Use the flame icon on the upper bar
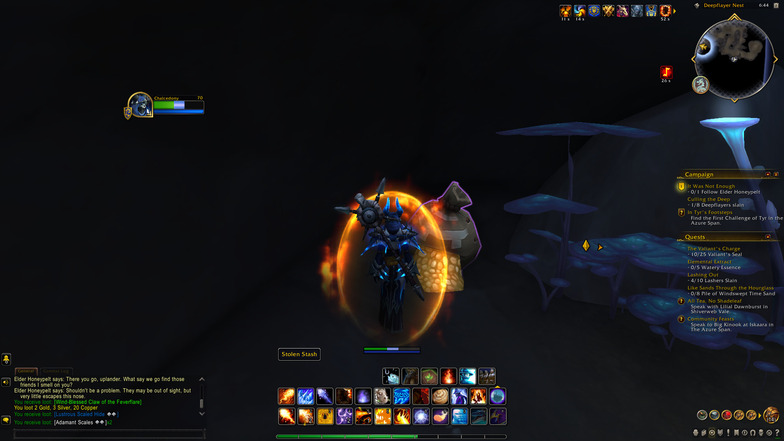Screen dimensions: 784x441 click(x=449, y=376)
